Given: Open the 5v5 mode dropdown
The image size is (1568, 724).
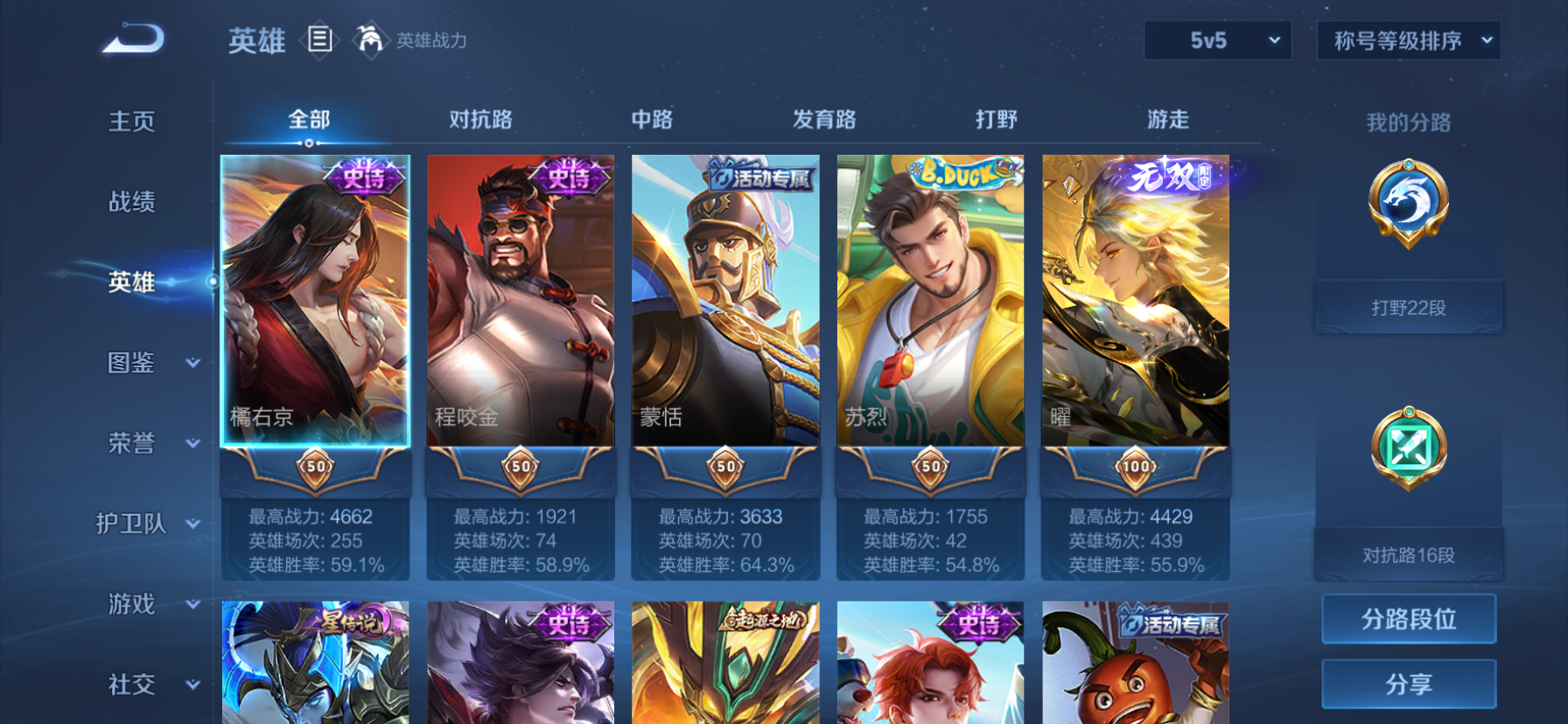Looking at the screenshot, I should (x=1217, y=40).
